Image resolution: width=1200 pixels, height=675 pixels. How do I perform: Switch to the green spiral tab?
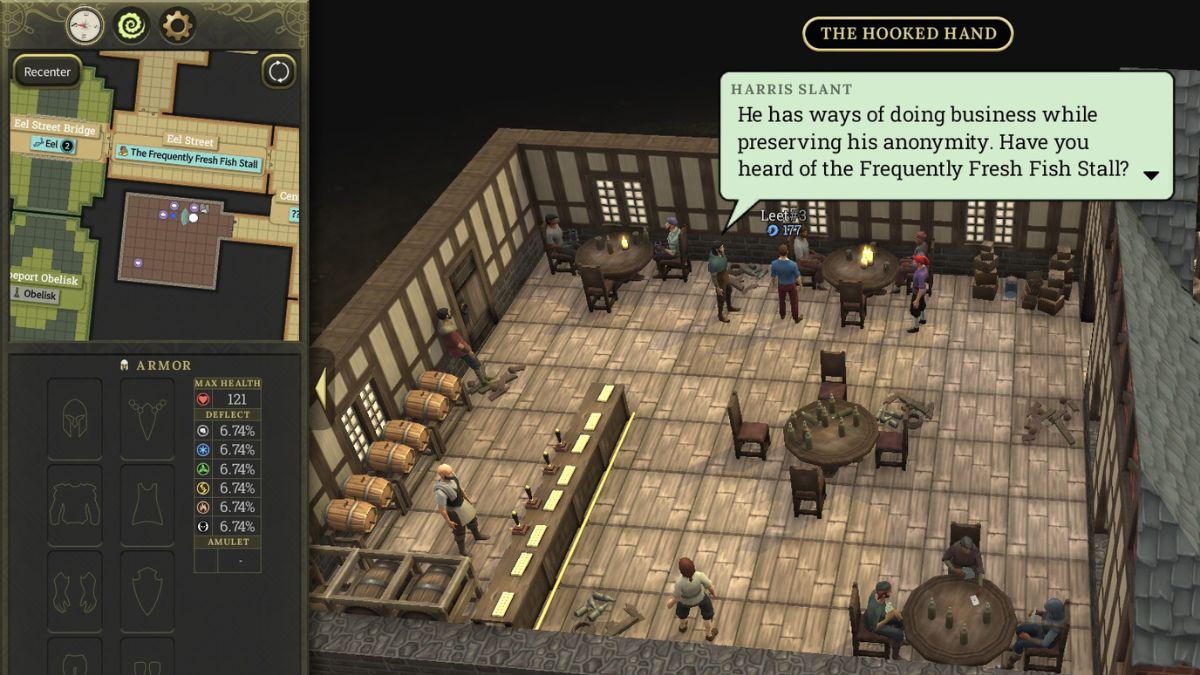[x=131, y=25]
